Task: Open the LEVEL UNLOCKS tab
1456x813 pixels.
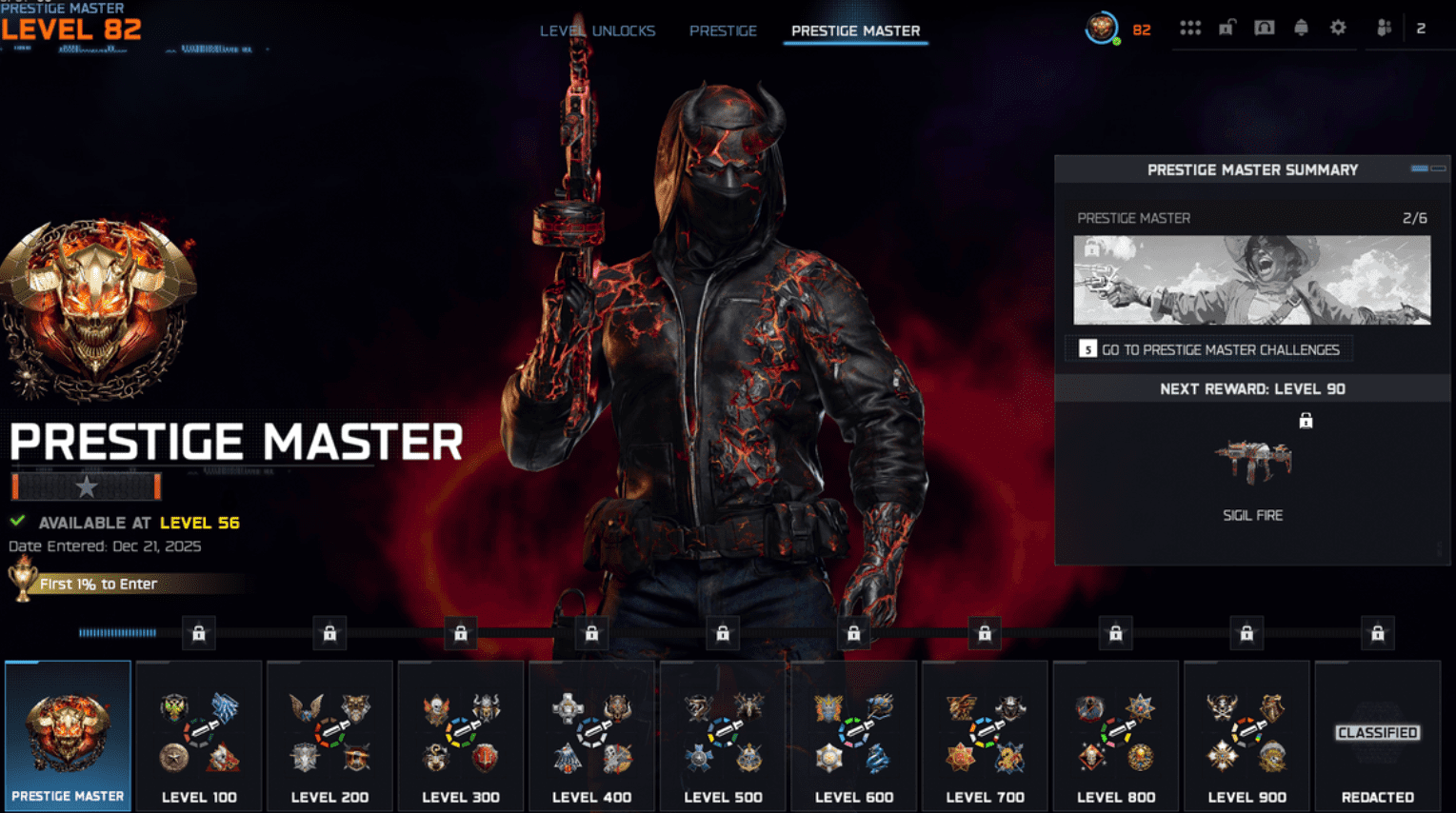Action: pyautogui.click(x=596, y=30)
